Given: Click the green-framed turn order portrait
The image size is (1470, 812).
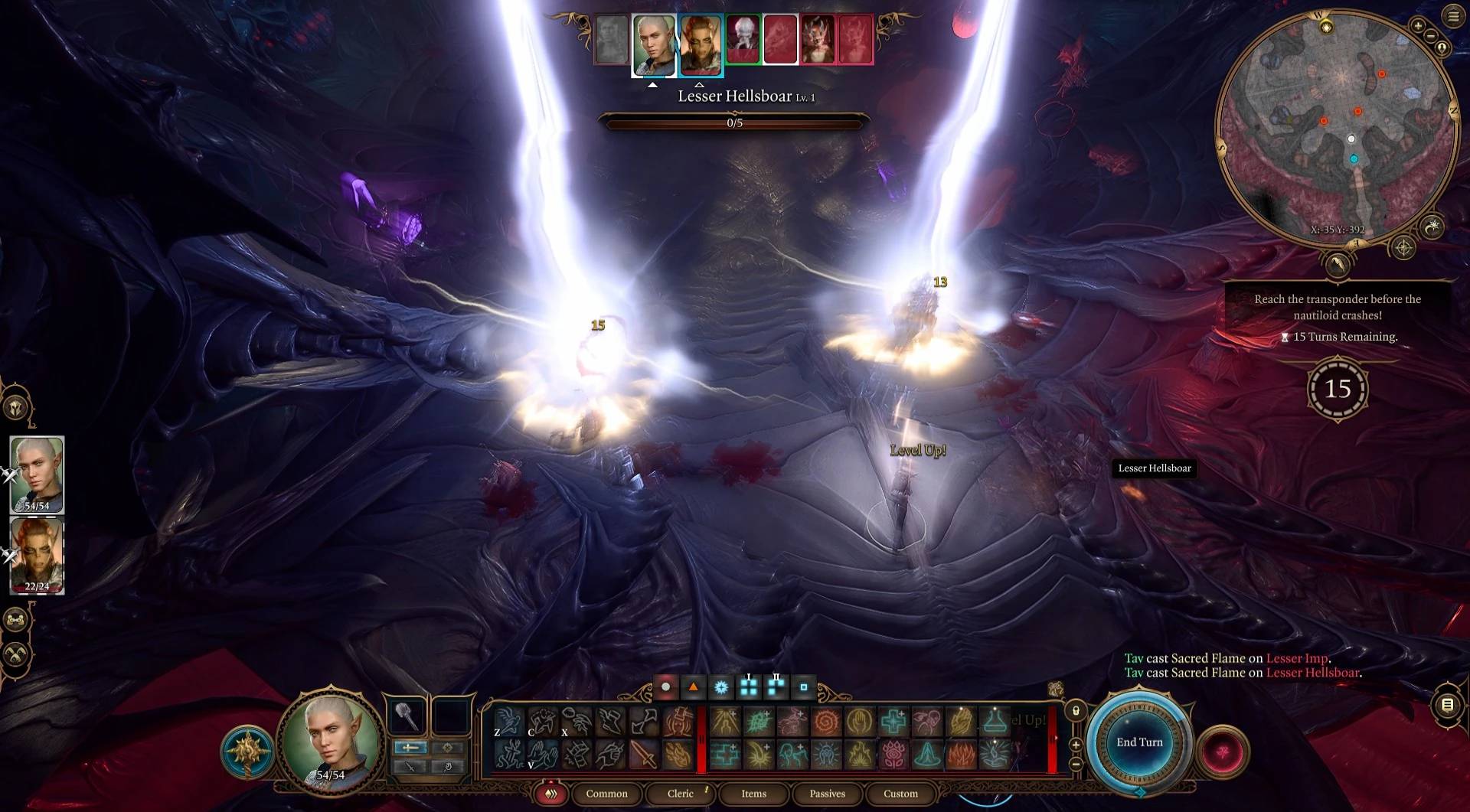Looking at the screenshot, I should (742, 40).
